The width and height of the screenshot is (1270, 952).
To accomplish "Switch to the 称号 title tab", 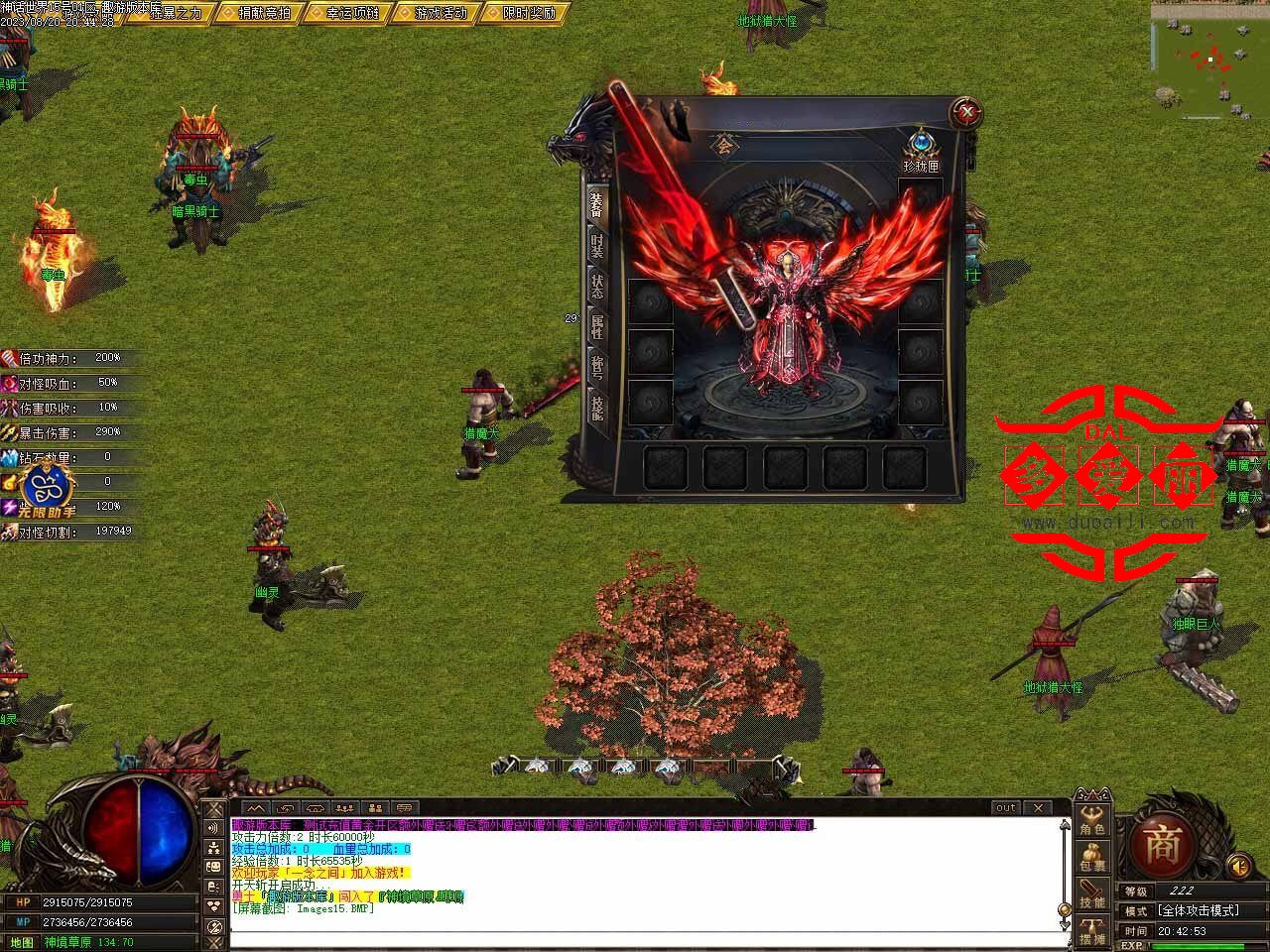I will pyautogui.click(x=597, y=366).
